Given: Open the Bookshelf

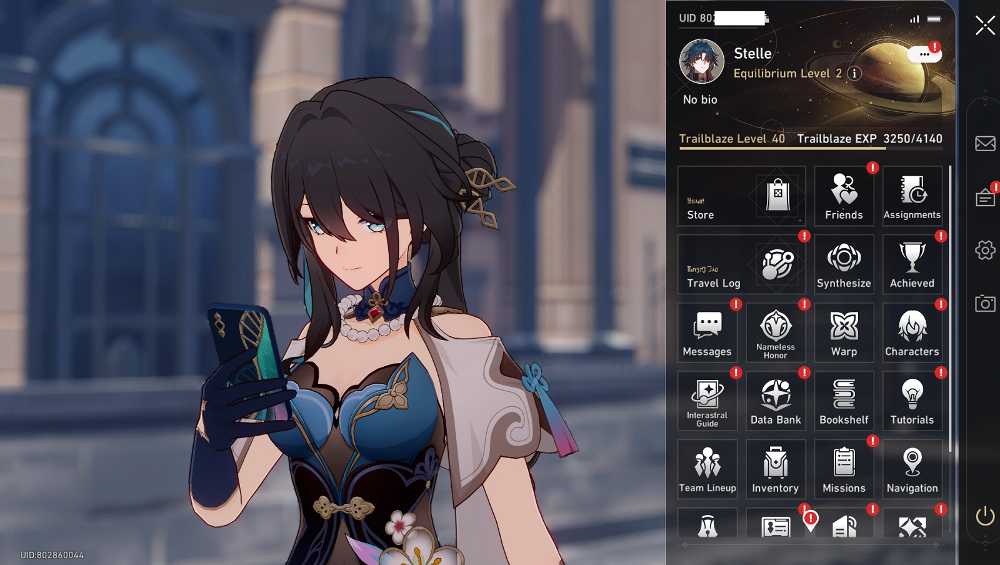Looking at the screenshot, I should tap(844, 401).
